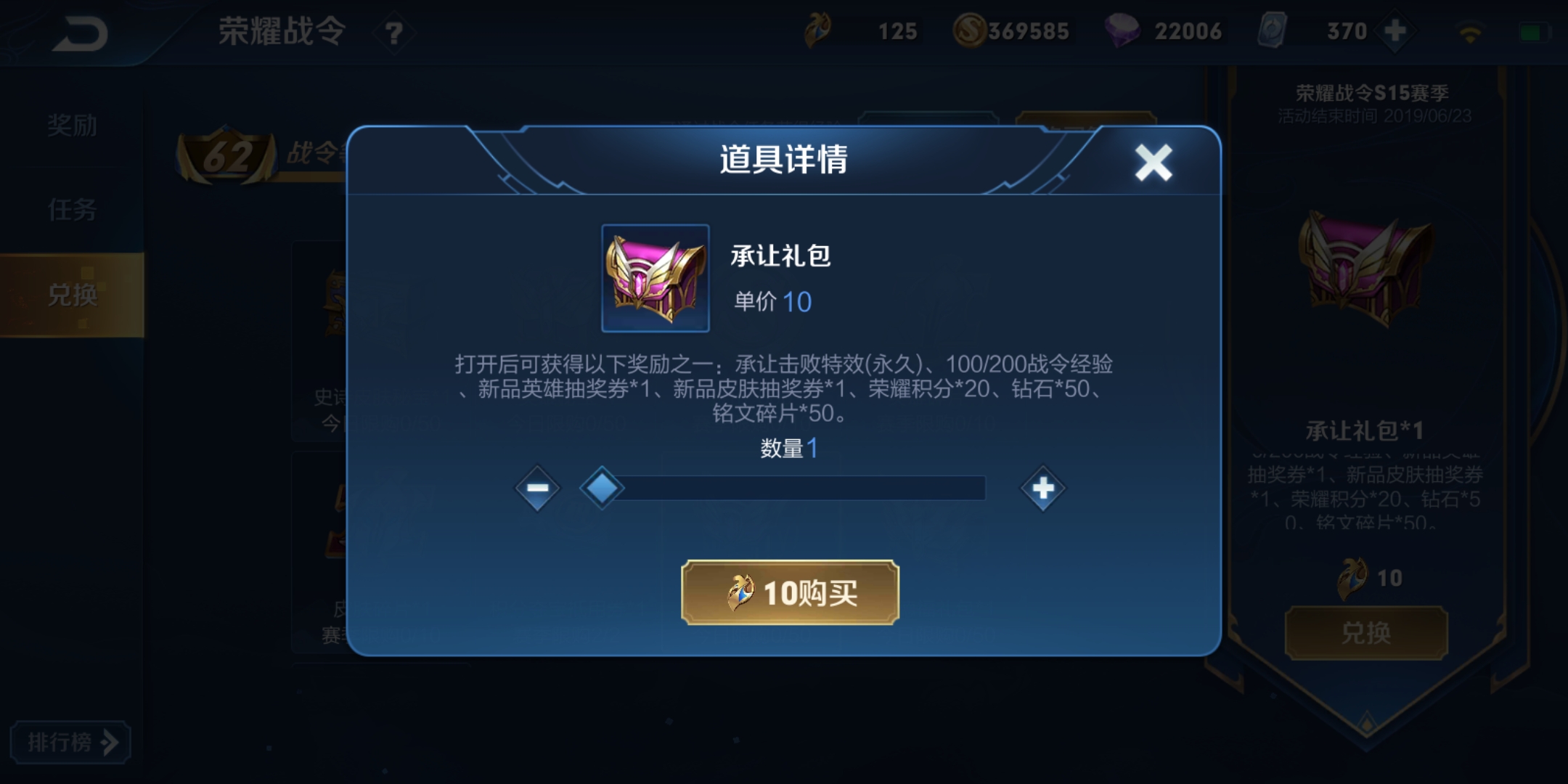Open the 排行榜 leaderboard
Viewport: 1568px width, 784px height.
(70, 742)
